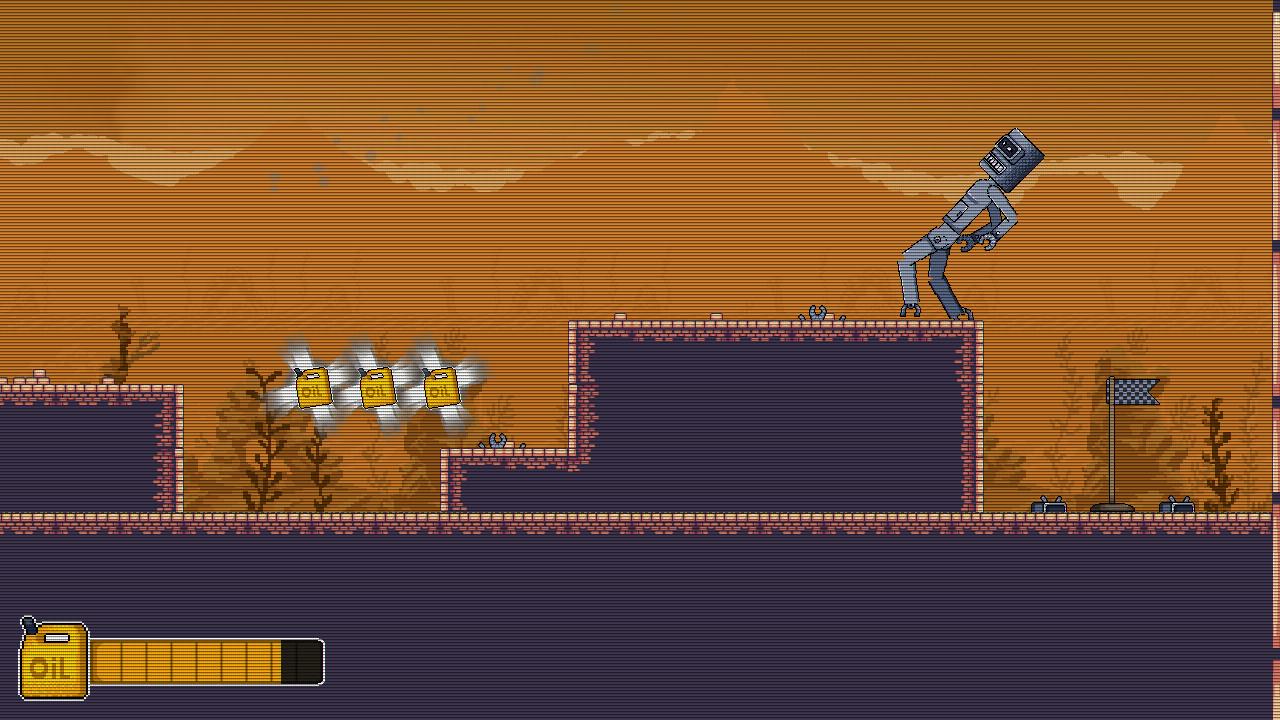
Task: Select the middle oil can pickup
Action: [x=377, y=390]
